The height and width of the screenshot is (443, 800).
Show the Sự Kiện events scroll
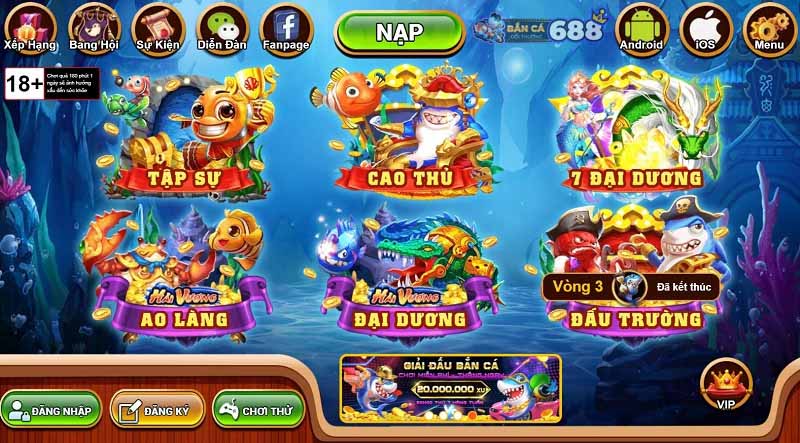tap(157, 27)
